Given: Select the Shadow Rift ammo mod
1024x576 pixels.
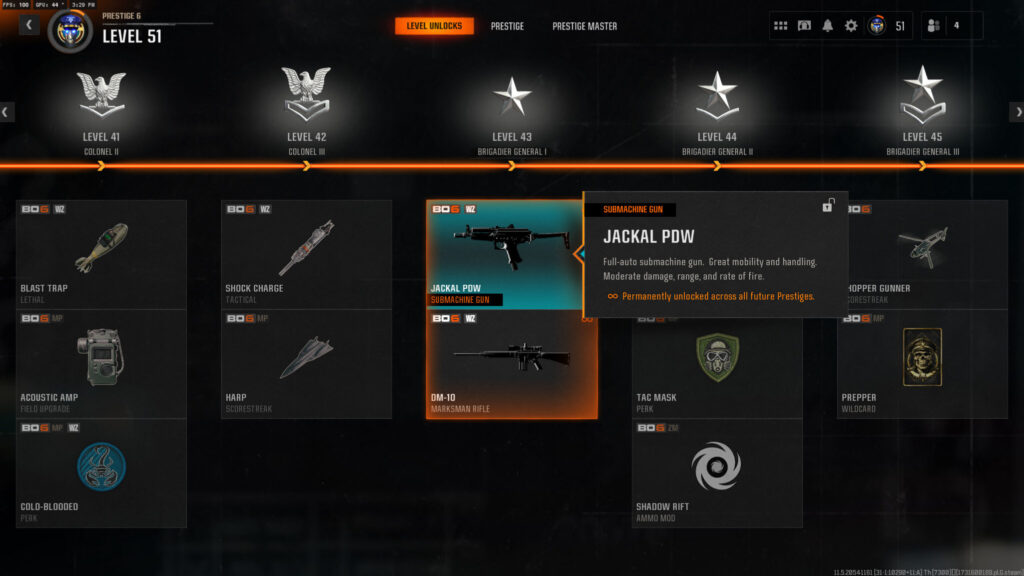Looking at the screenshot, I should 716,472.
